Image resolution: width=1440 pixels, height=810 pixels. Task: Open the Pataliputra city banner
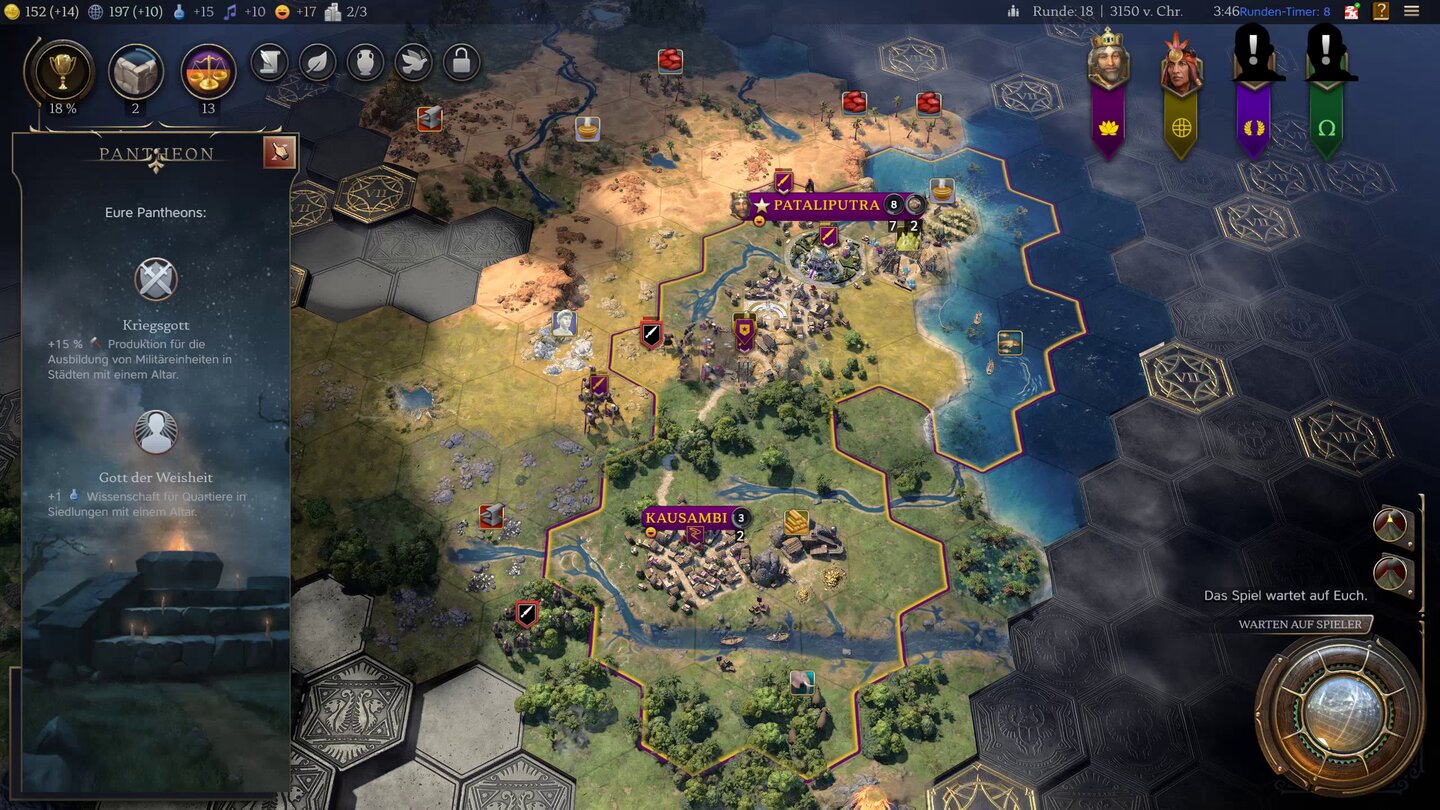[825, 205]
